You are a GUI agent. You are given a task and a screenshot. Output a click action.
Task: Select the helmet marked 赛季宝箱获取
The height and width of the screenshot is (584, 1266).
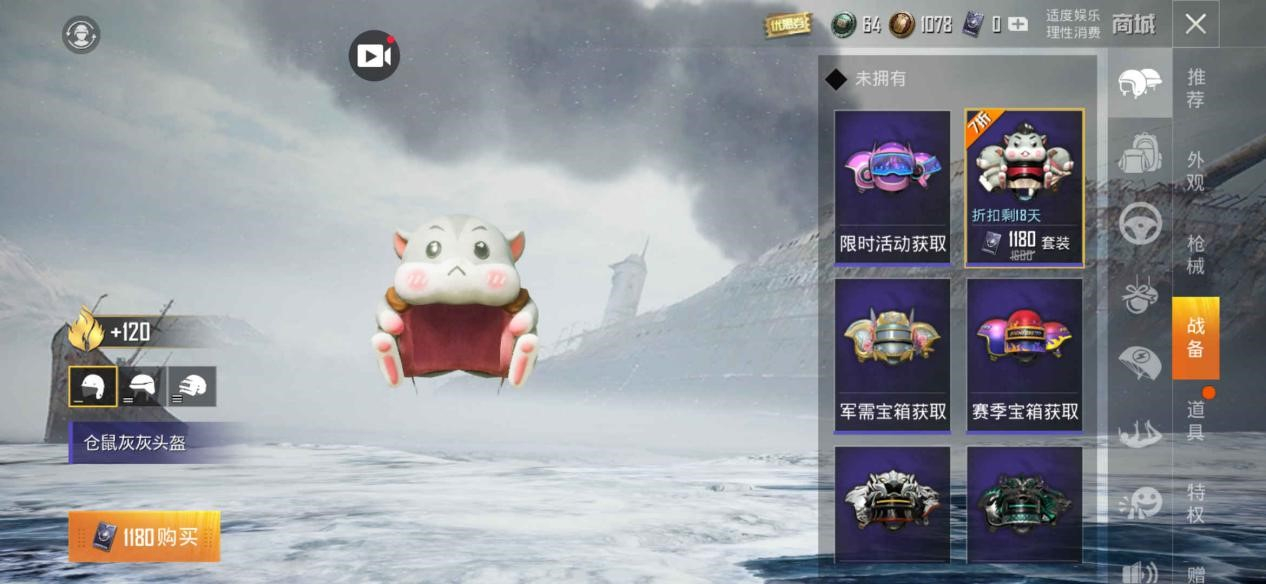[x=1024, y=355]
